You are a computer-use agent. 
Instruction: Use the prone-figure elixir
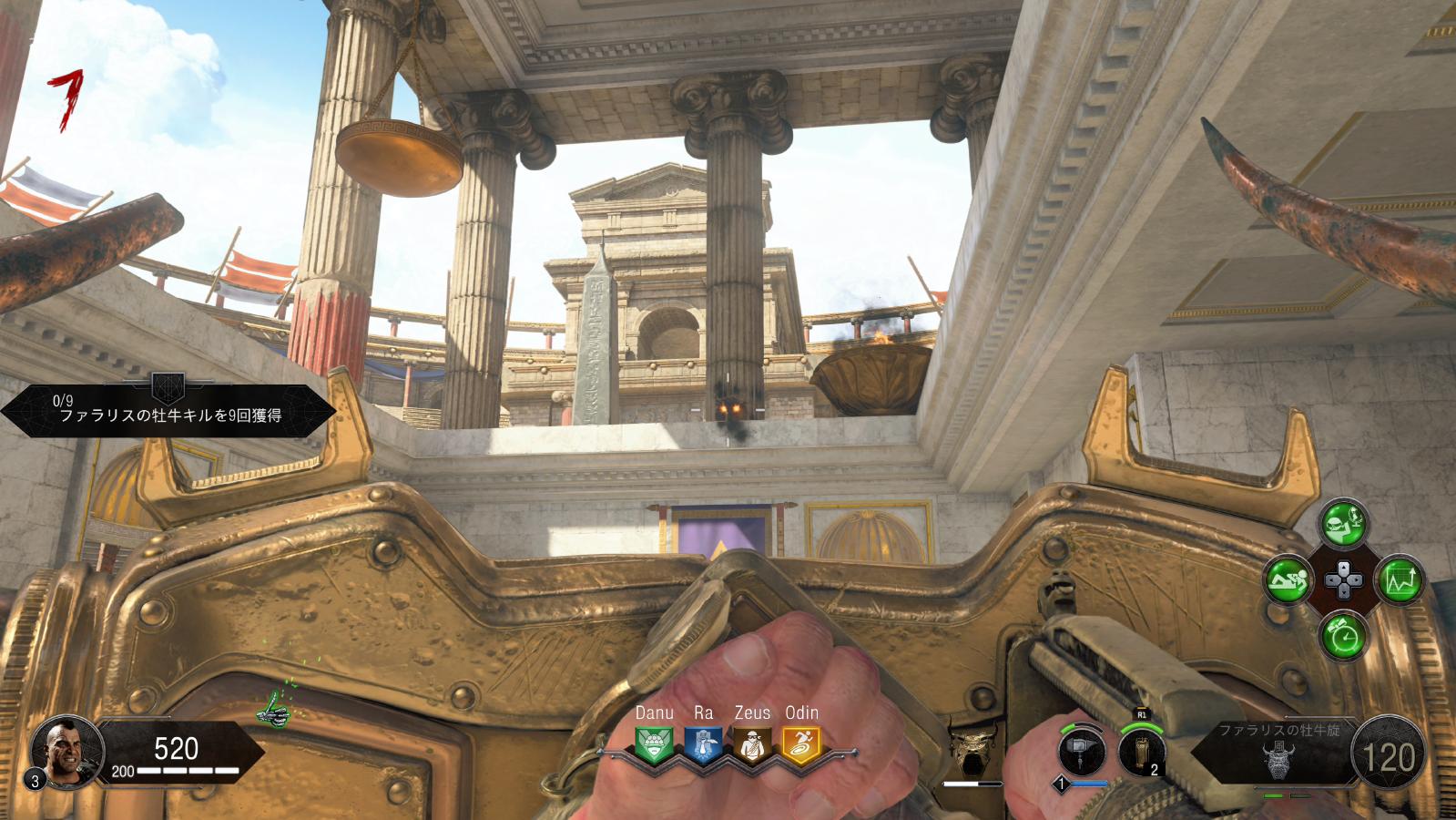tap(1288, 579)
